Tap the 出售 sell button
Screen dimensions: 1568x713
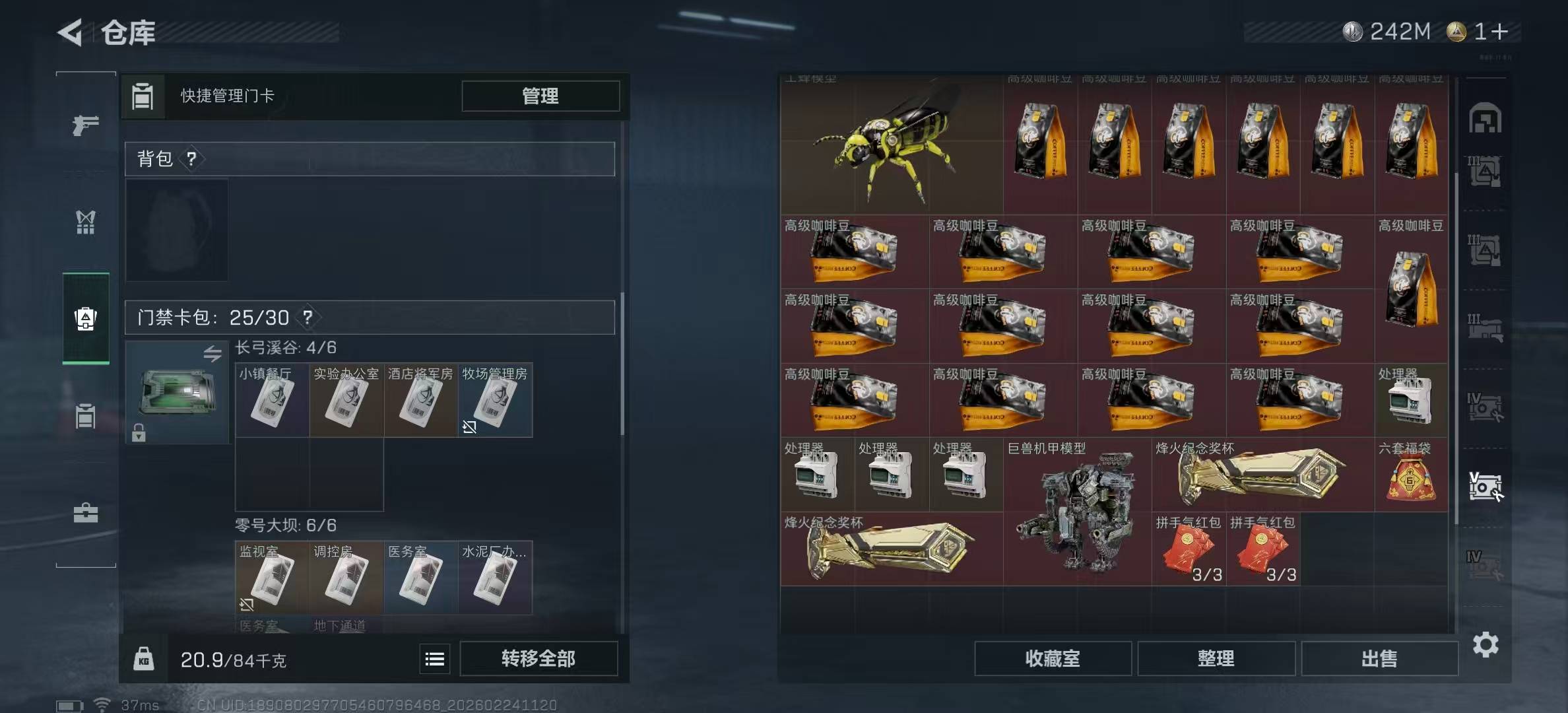tap(1379, 658)
